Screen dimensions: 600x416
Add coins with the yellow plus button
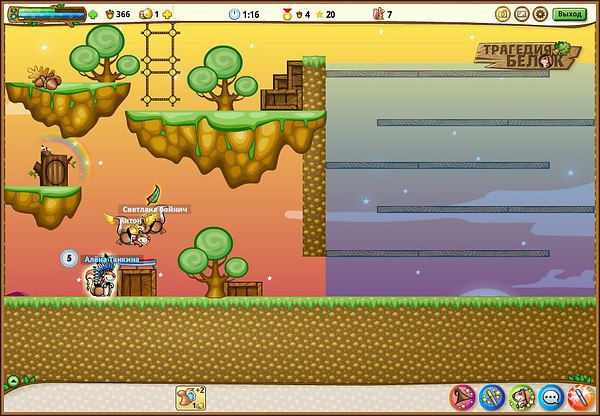166,15
